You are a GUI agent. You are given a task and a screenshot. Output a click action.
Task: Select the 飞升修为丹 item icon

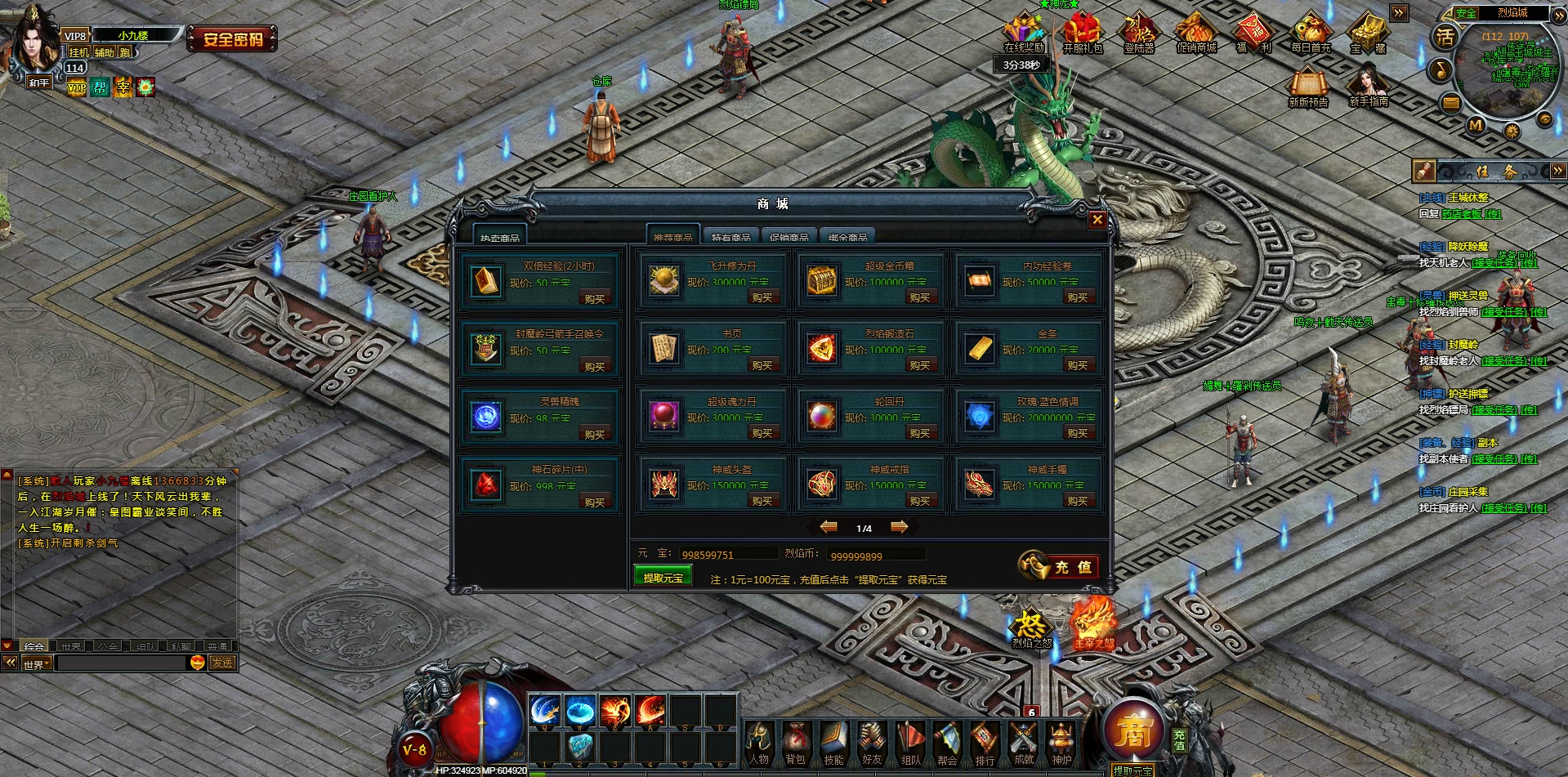pos(664,281)
